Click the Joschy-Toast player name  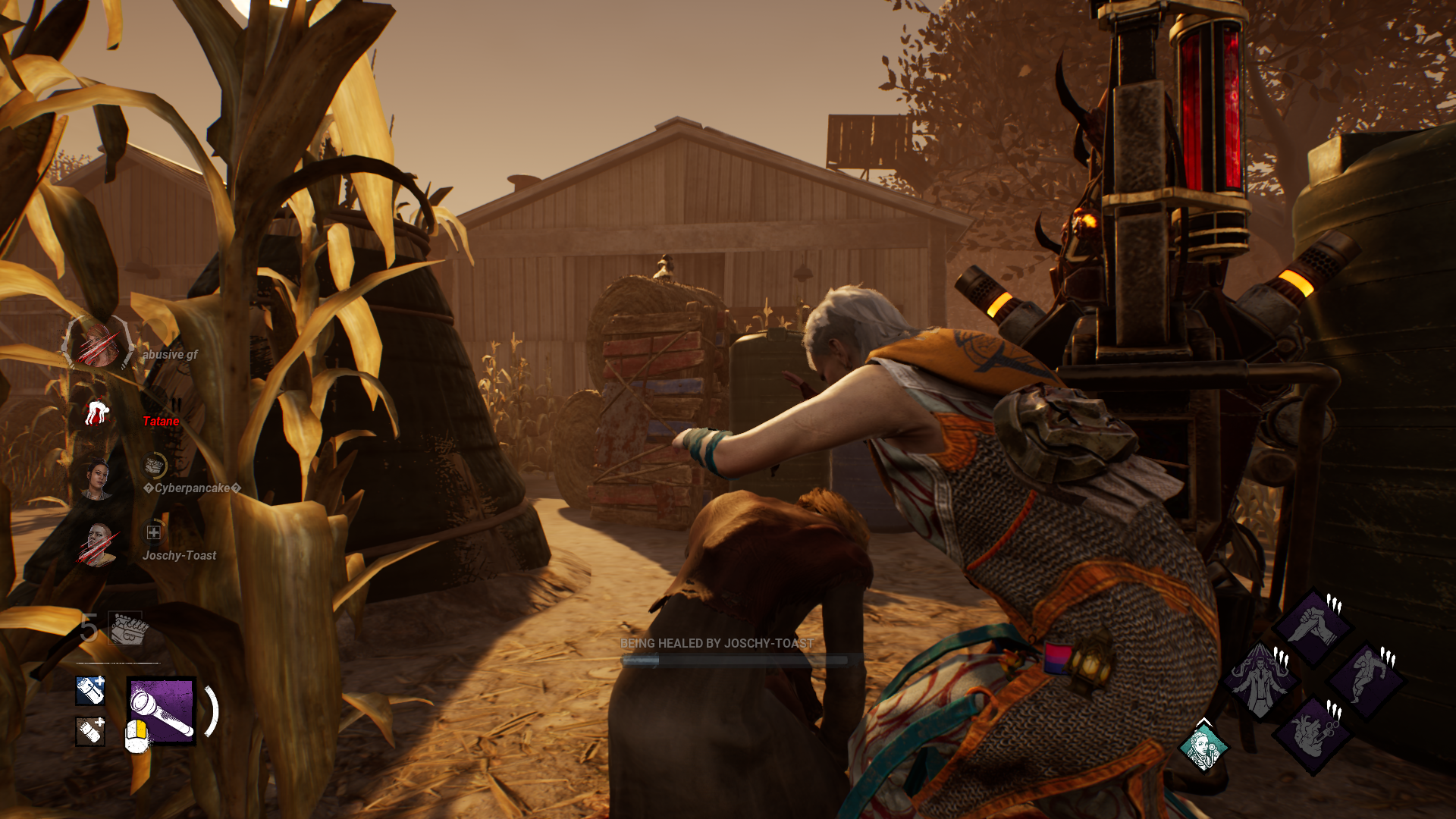tap(180, 555)
